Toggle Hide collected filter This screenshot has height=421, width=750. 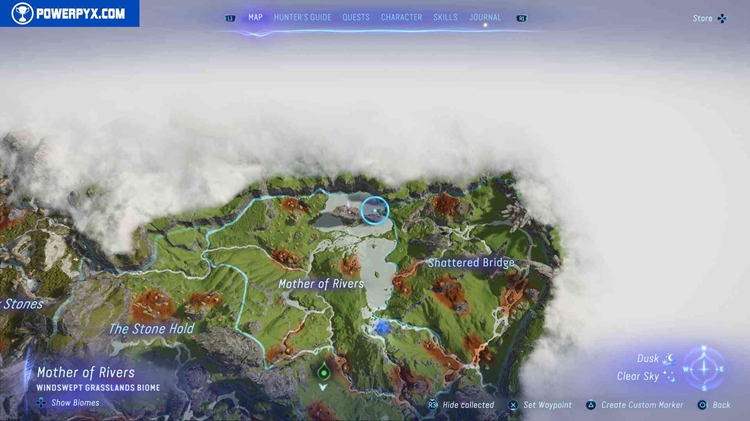click(461, 405)
